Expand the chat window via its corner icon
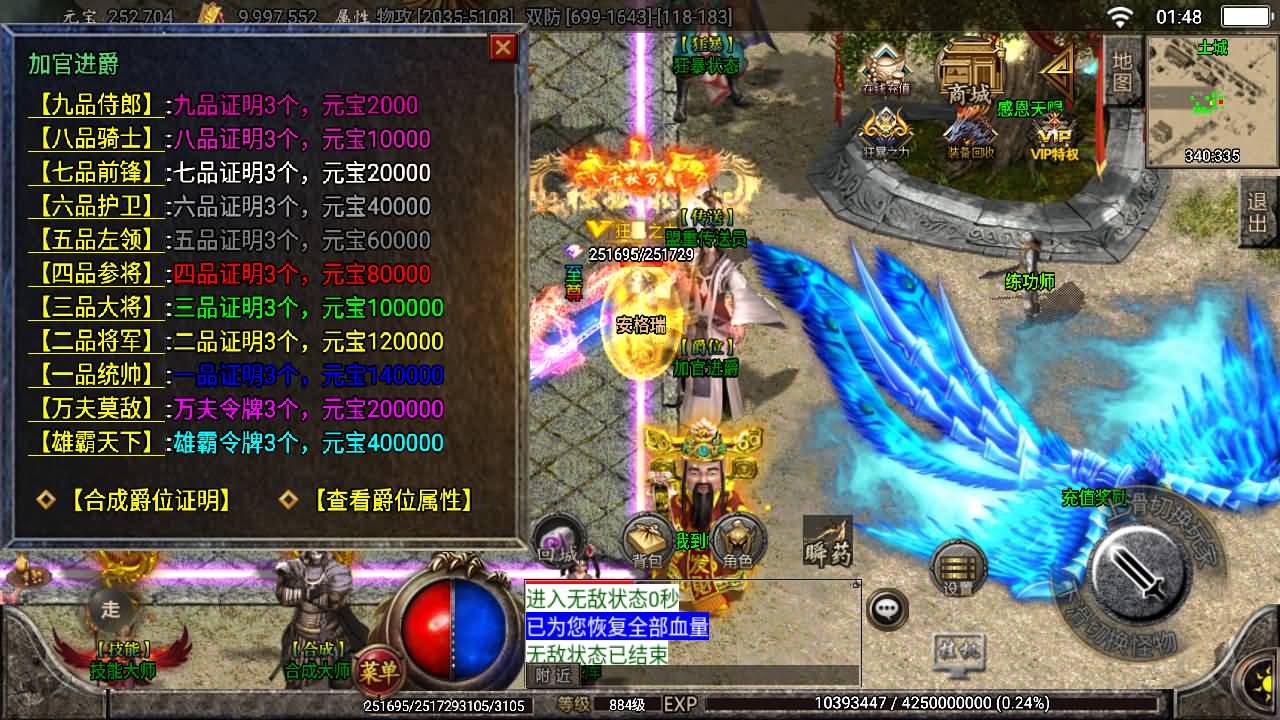1280x720 pixels. coord(858,585)
